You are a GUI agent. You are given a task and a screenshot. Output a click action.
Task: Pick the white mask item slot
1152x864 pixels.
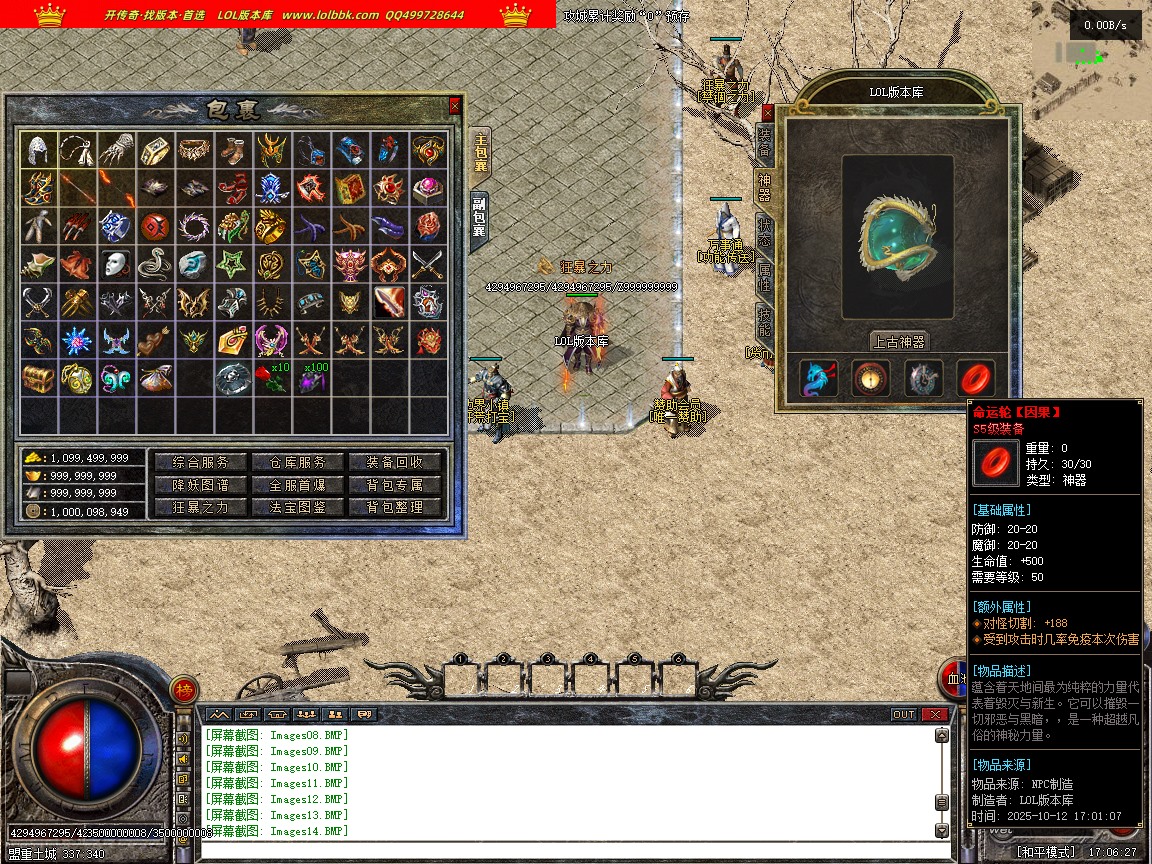click(x=116, y=264)
